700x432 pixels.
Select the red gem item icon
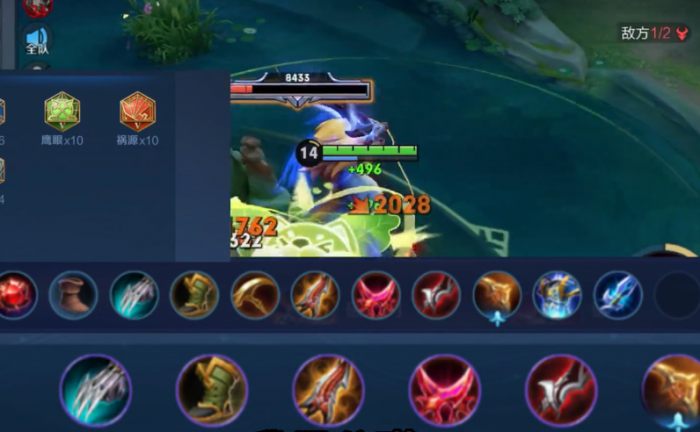(x=14, y=295)
